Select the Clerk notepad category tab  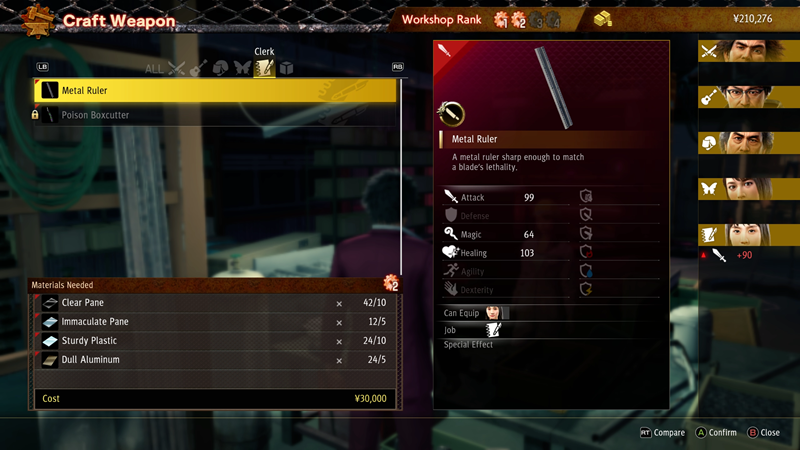(264, 69)
